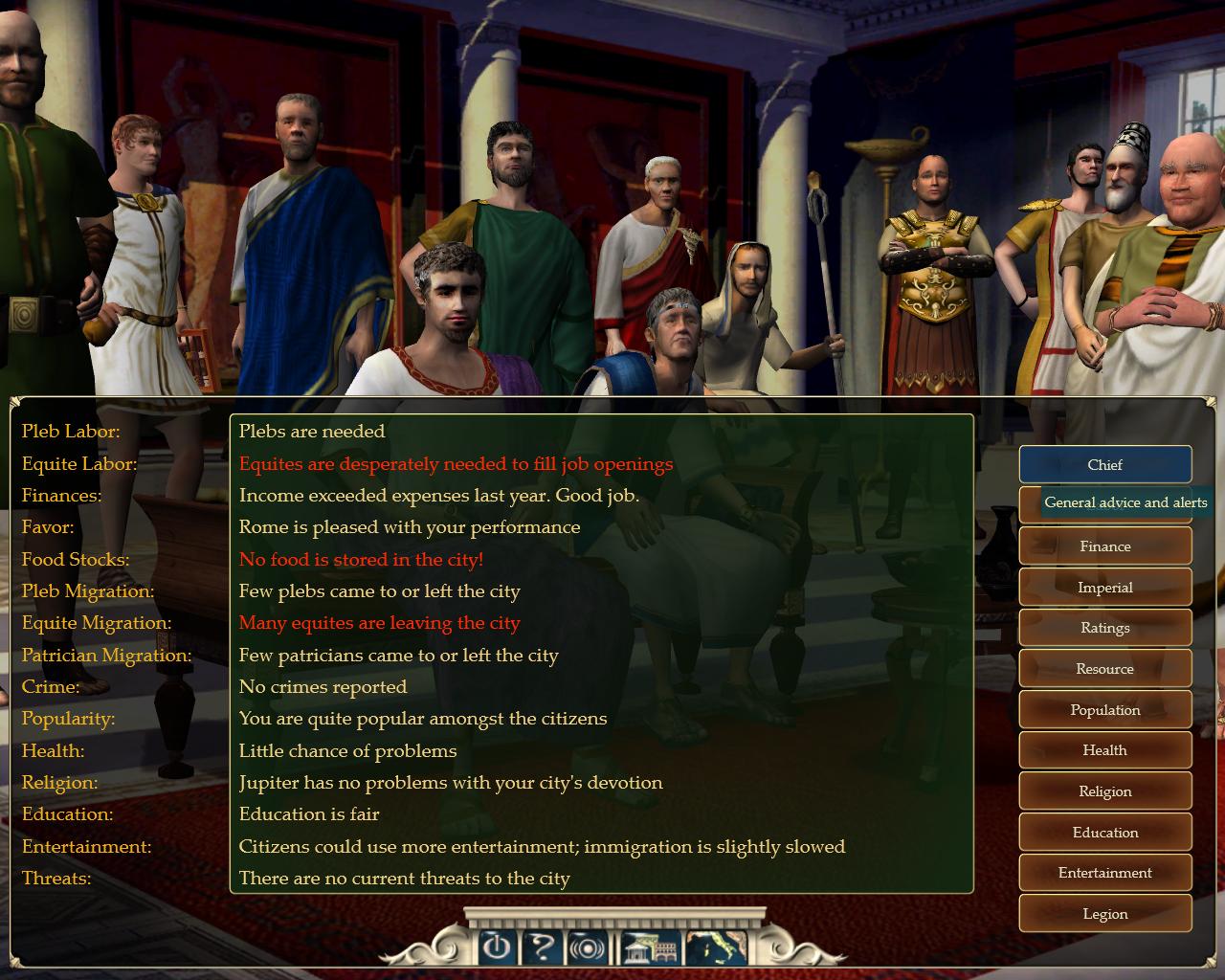Open the Italy empire map icon
The height and width of the screenshot is (980, 1225).
coord(716,947)
